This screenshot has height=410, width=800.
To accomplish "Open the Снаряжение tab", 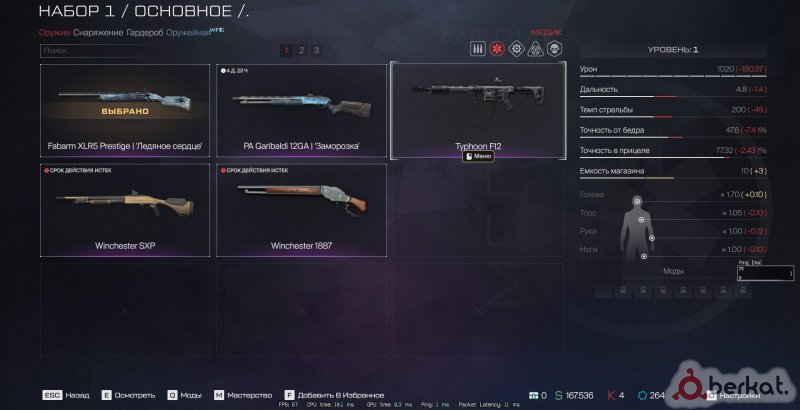I will [98, 33].
